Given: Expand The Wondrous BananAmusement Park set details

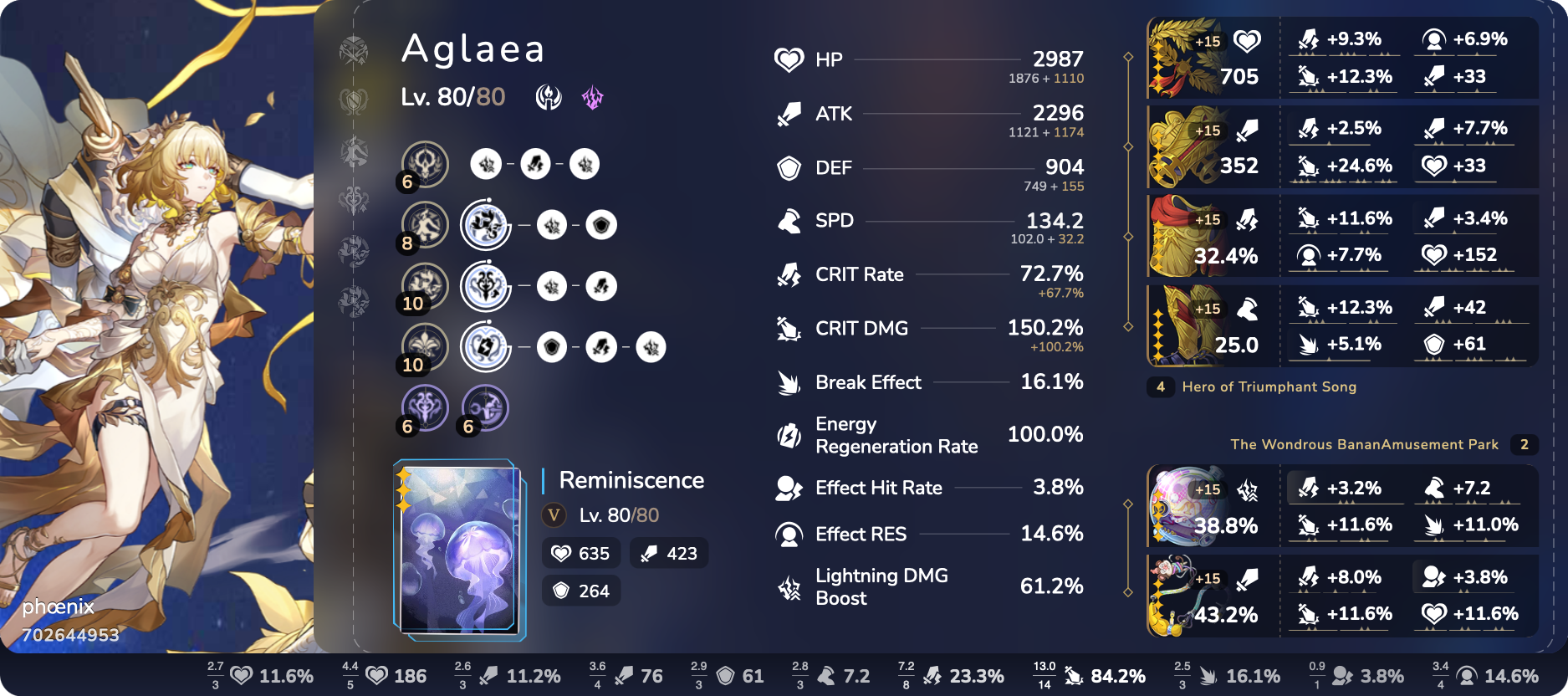Looking at the screenshot, I should [x=1363, y=444].
